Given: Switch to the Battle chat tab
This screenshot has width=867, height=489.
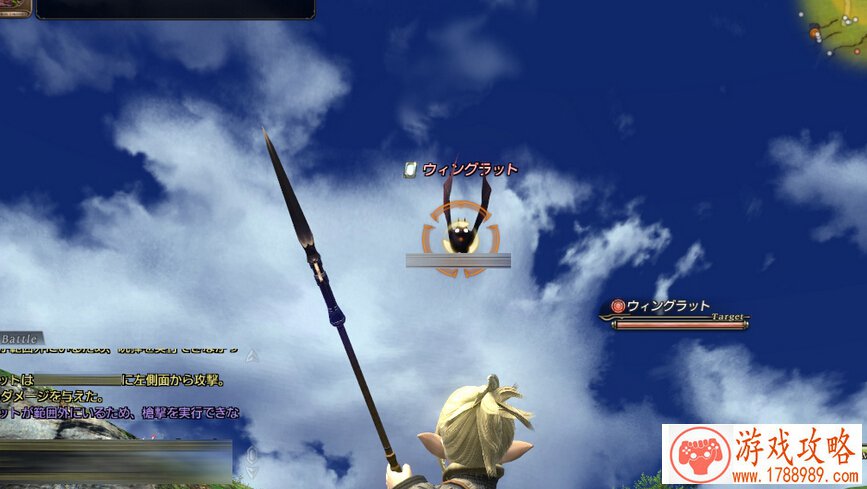Looking at the screenshot, I should pos(18,339).
